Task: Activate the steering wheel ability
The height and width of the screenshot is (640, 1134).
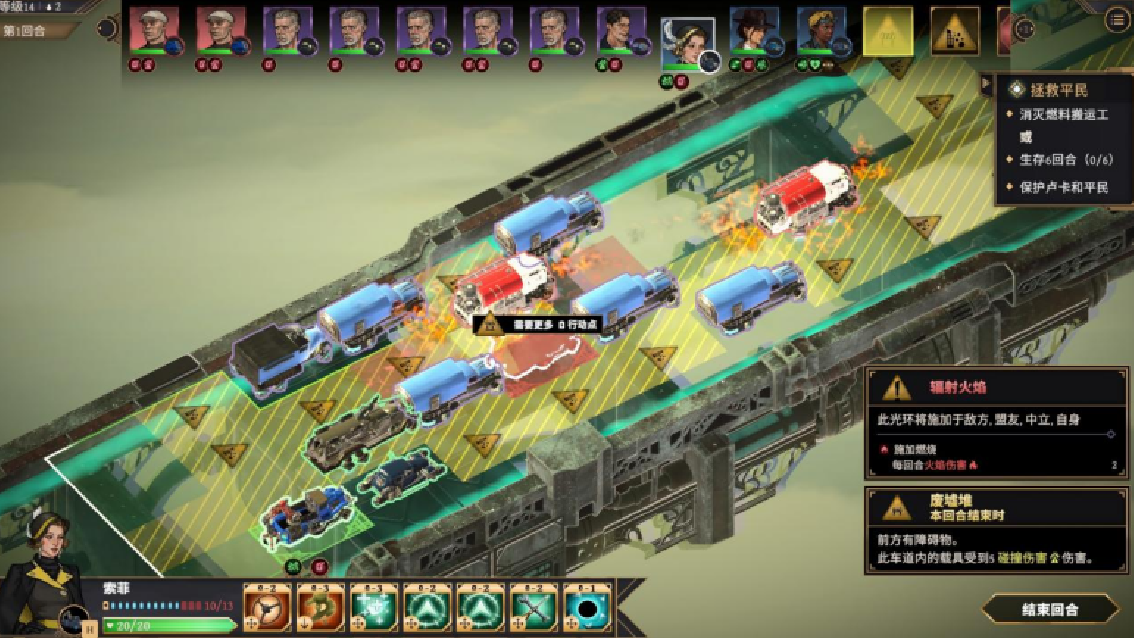Action: pyautogui.click(x=268, y=607)
